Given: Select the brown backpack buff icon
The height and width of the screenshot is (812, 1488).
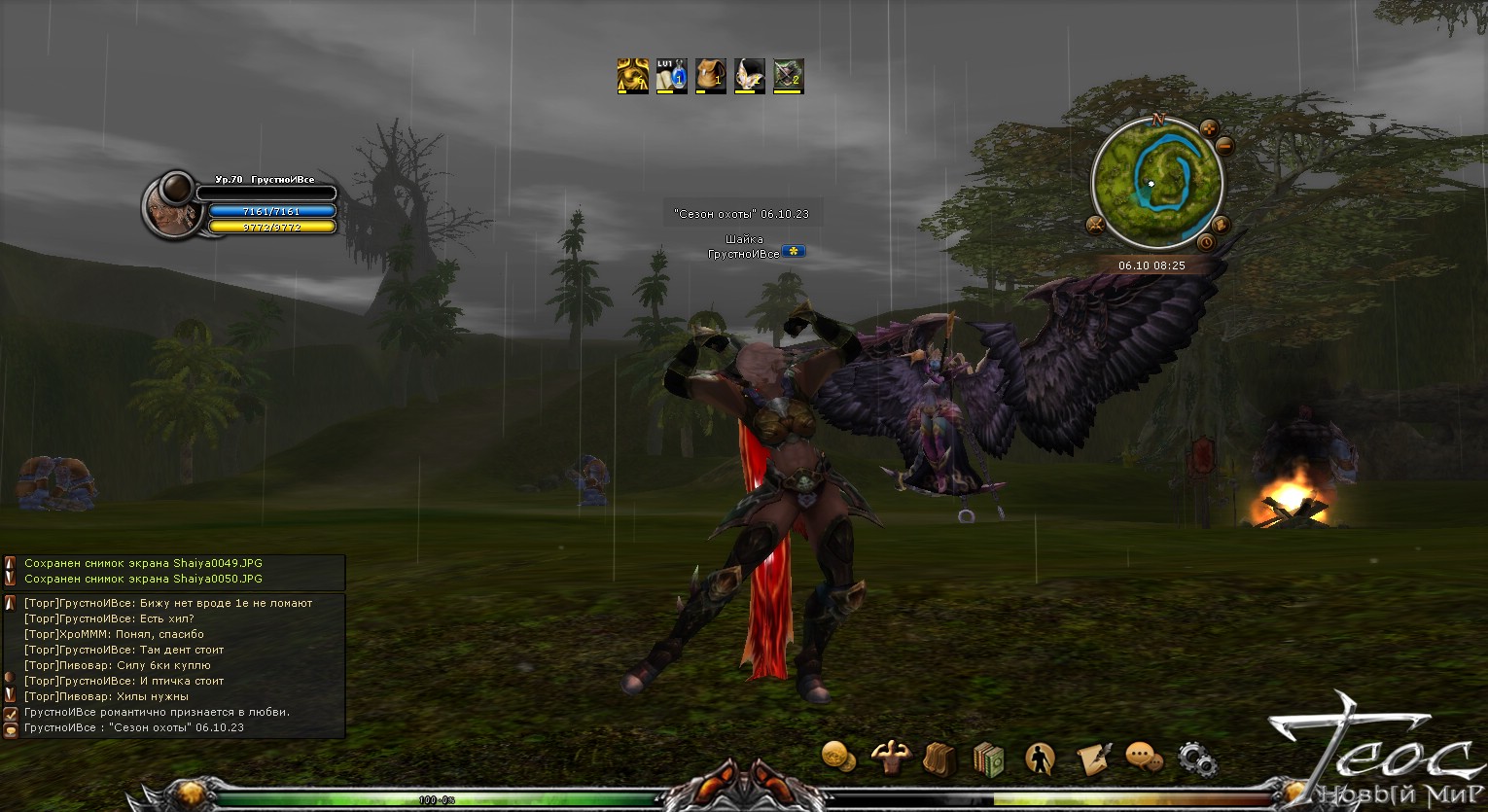Looking at the screenshot, I should [x=710, y=76].
